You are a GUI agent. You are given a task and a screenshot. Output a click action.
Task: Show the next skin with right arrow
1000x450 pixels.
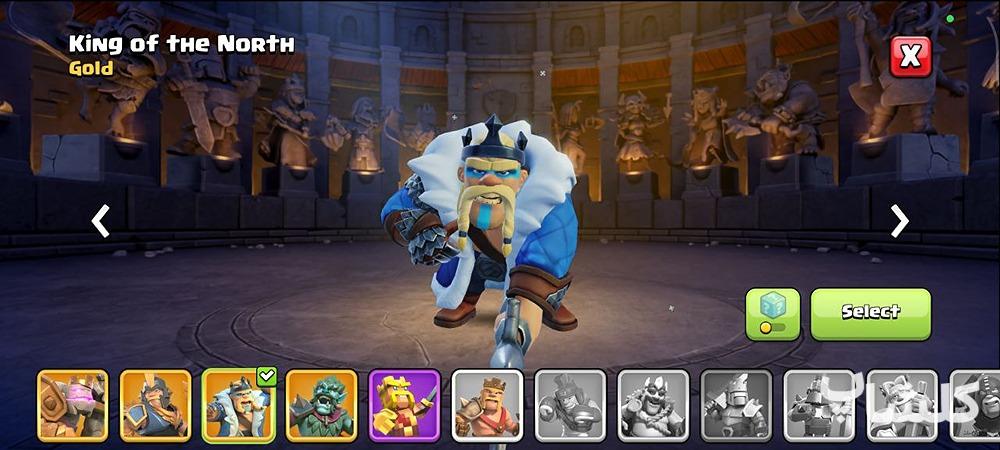(899, 221)
